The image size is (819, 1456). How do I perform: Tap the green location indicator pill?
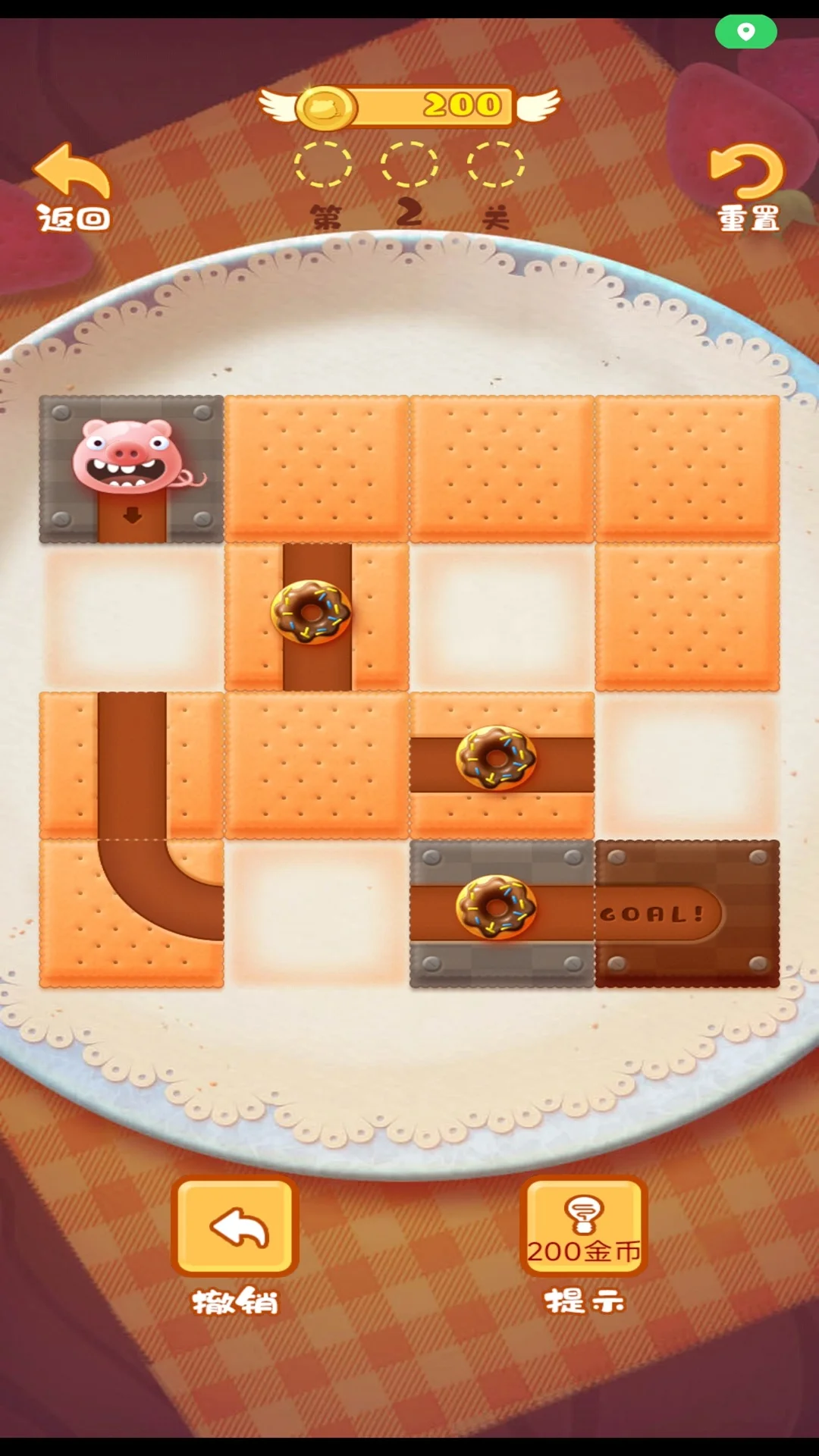point(745,32)
